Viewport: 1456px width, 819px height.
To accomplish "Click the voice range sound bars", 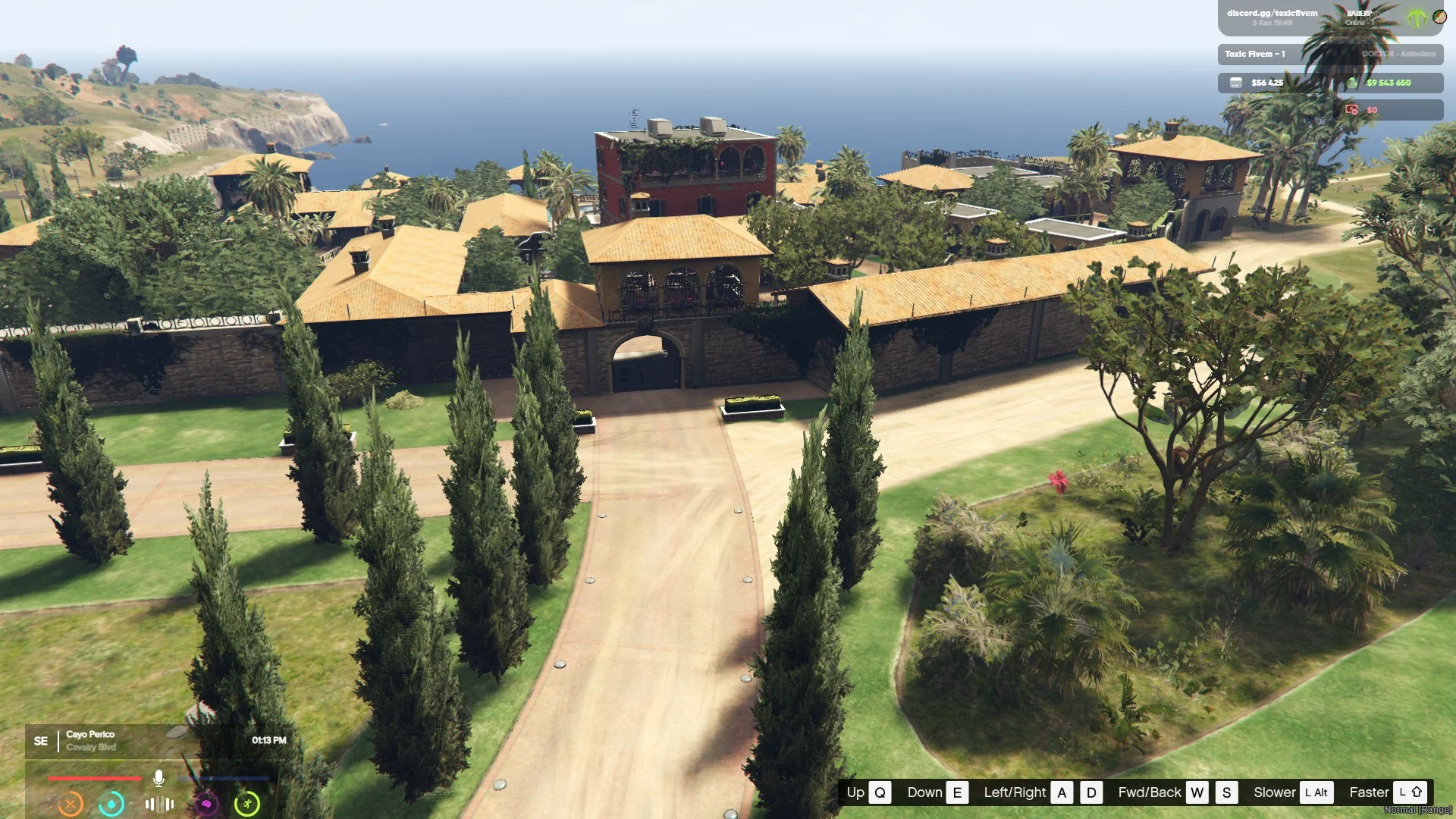I will 159,804.
